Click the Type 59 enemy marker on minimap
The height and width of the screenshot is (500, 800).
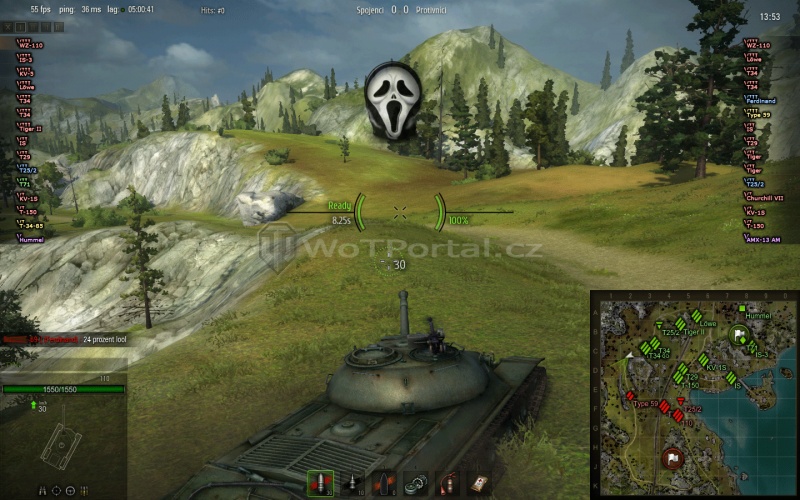pos(632,396)
